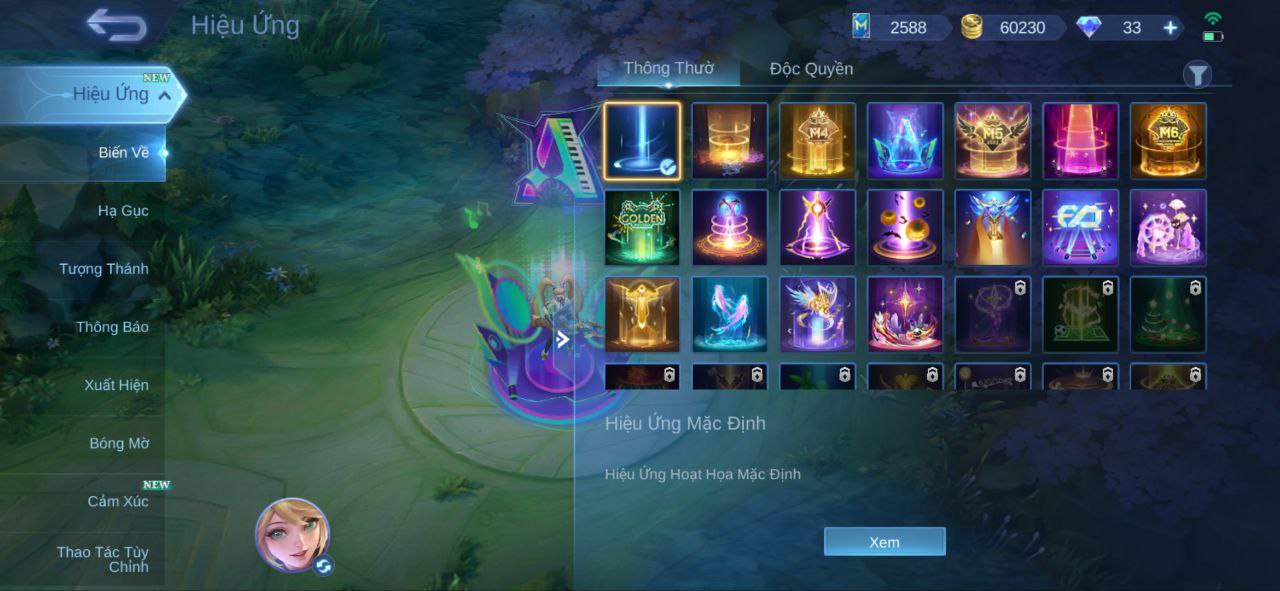Go back using the return arrow

(116, 25)
